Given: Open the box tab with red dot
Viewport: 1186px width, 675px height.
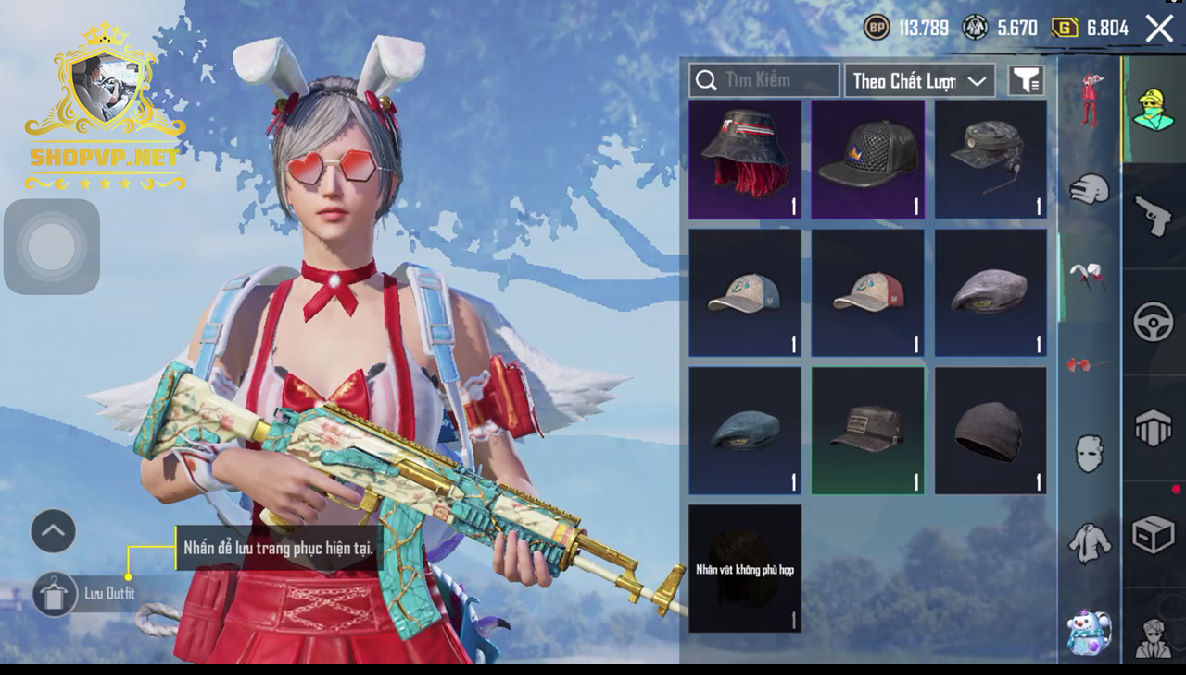Looking at the screenshot, I should click(x=1153, y=535).
